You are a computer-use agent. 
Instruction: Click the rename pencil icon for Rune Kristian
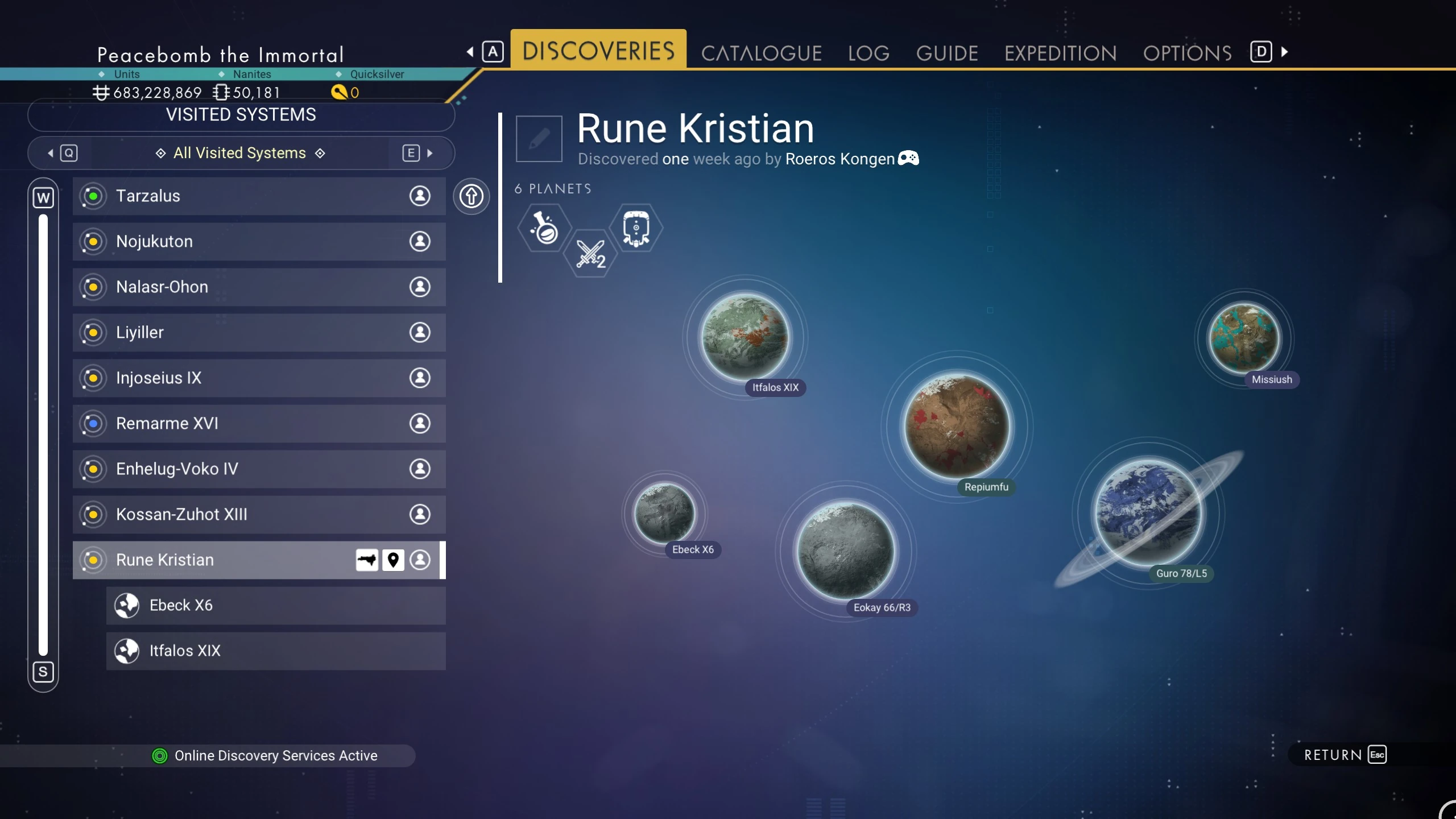coord(539,139)
